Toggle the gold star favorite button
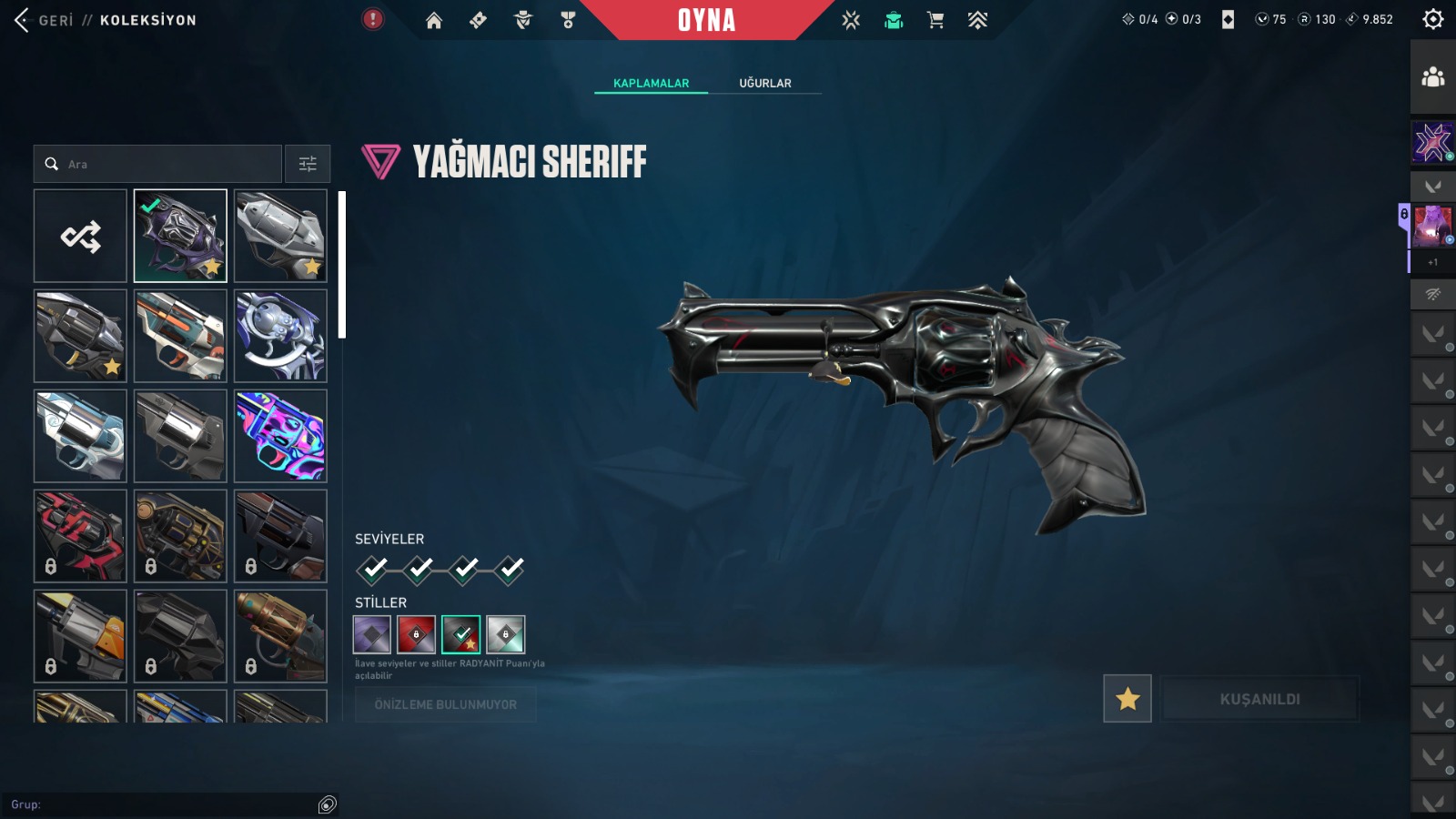This screenshot has width=1456, height=819. [x=1127, y=699]
